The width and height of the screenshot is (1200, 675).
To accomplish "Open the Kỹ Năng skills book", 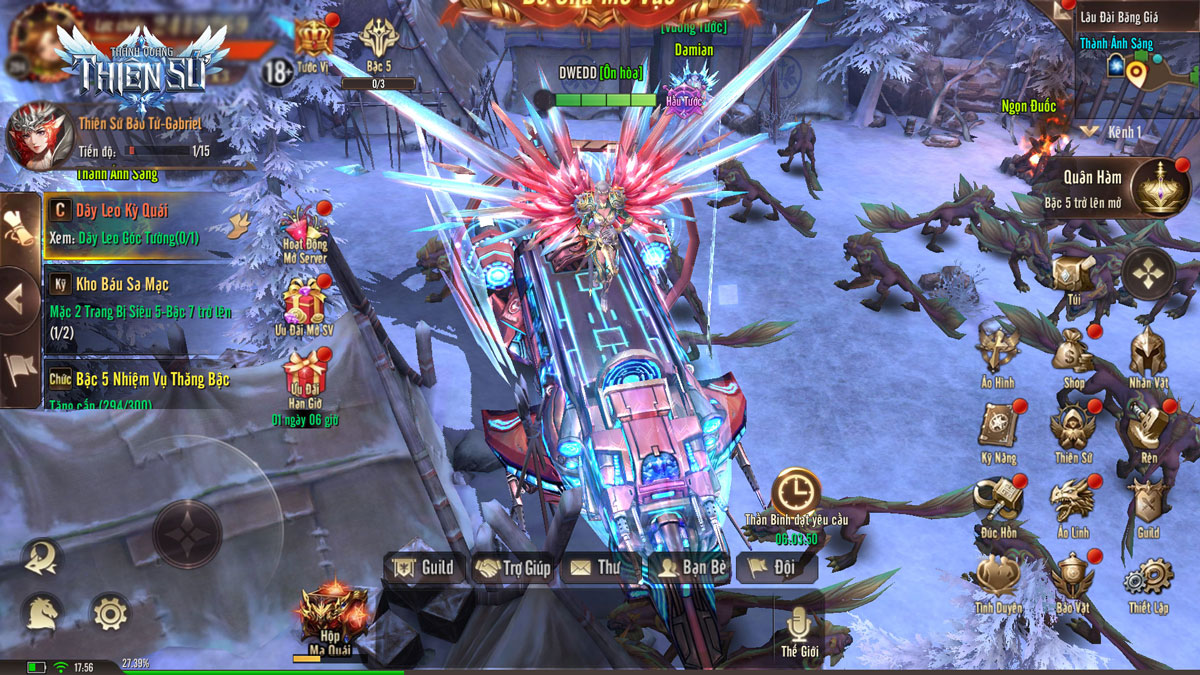I will tap(998, 428).
